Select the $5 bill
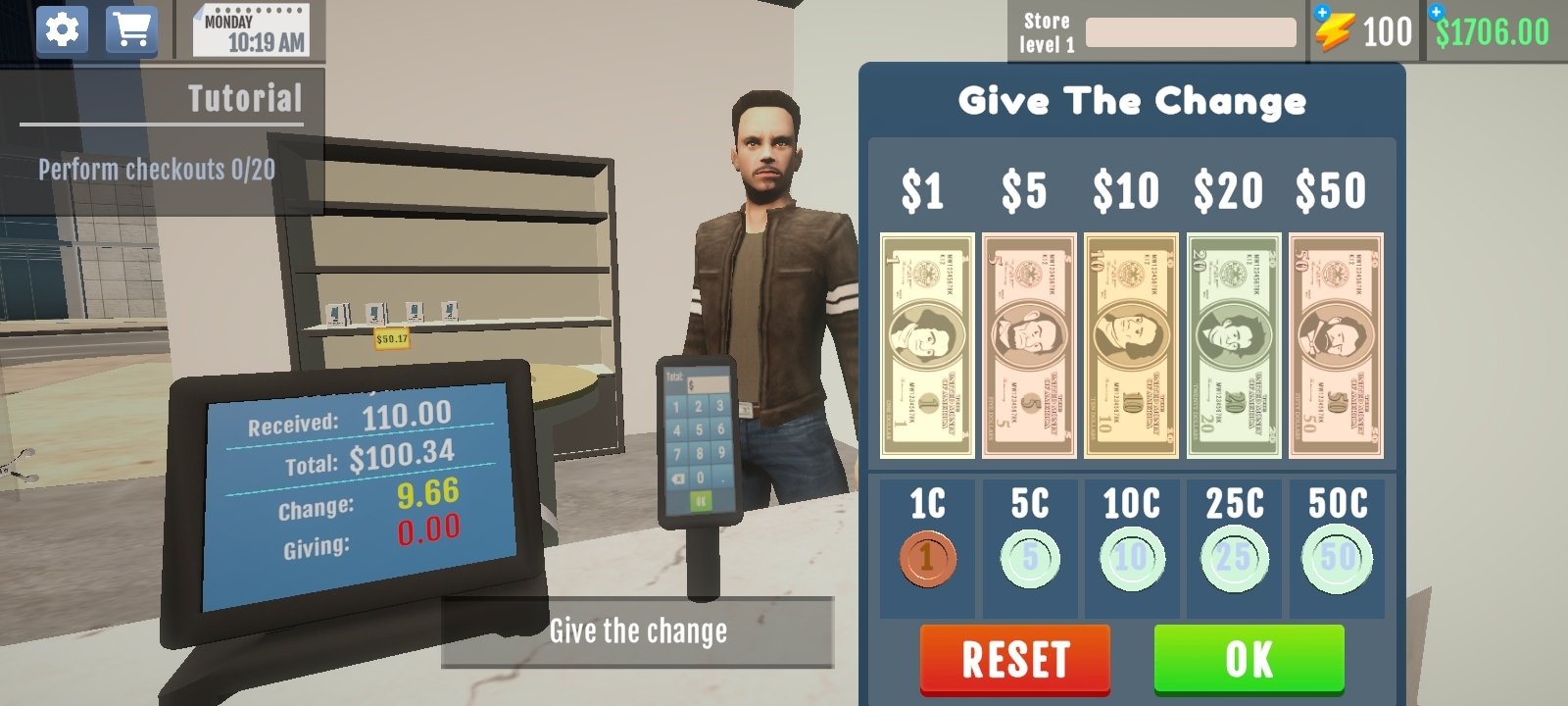This screenshot has height=706, width=1568. [x=1028, y=343]
